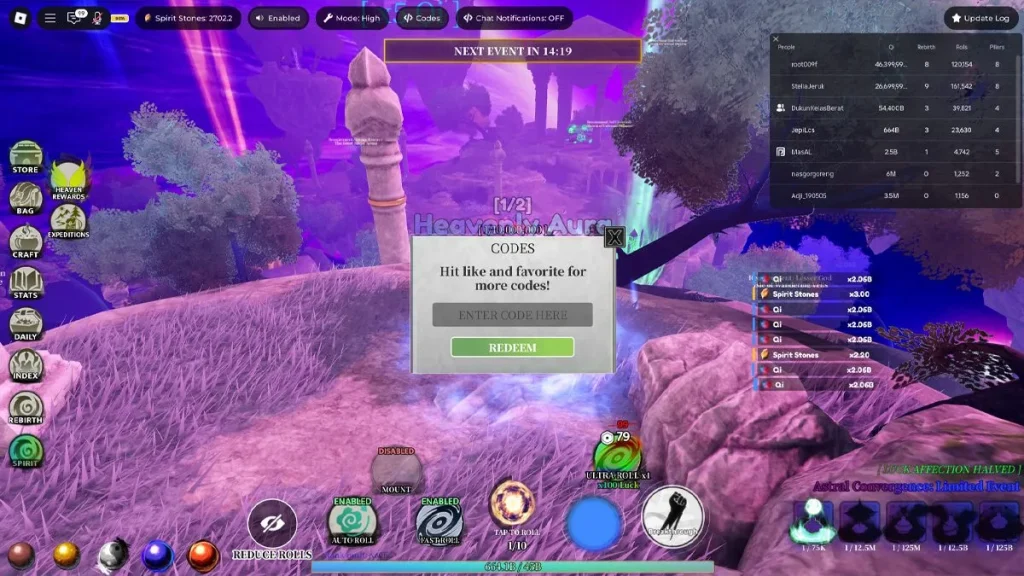This screenshot has height=576, width=1024.
Task: Open the Index menu
Action: tap(26, 366)
